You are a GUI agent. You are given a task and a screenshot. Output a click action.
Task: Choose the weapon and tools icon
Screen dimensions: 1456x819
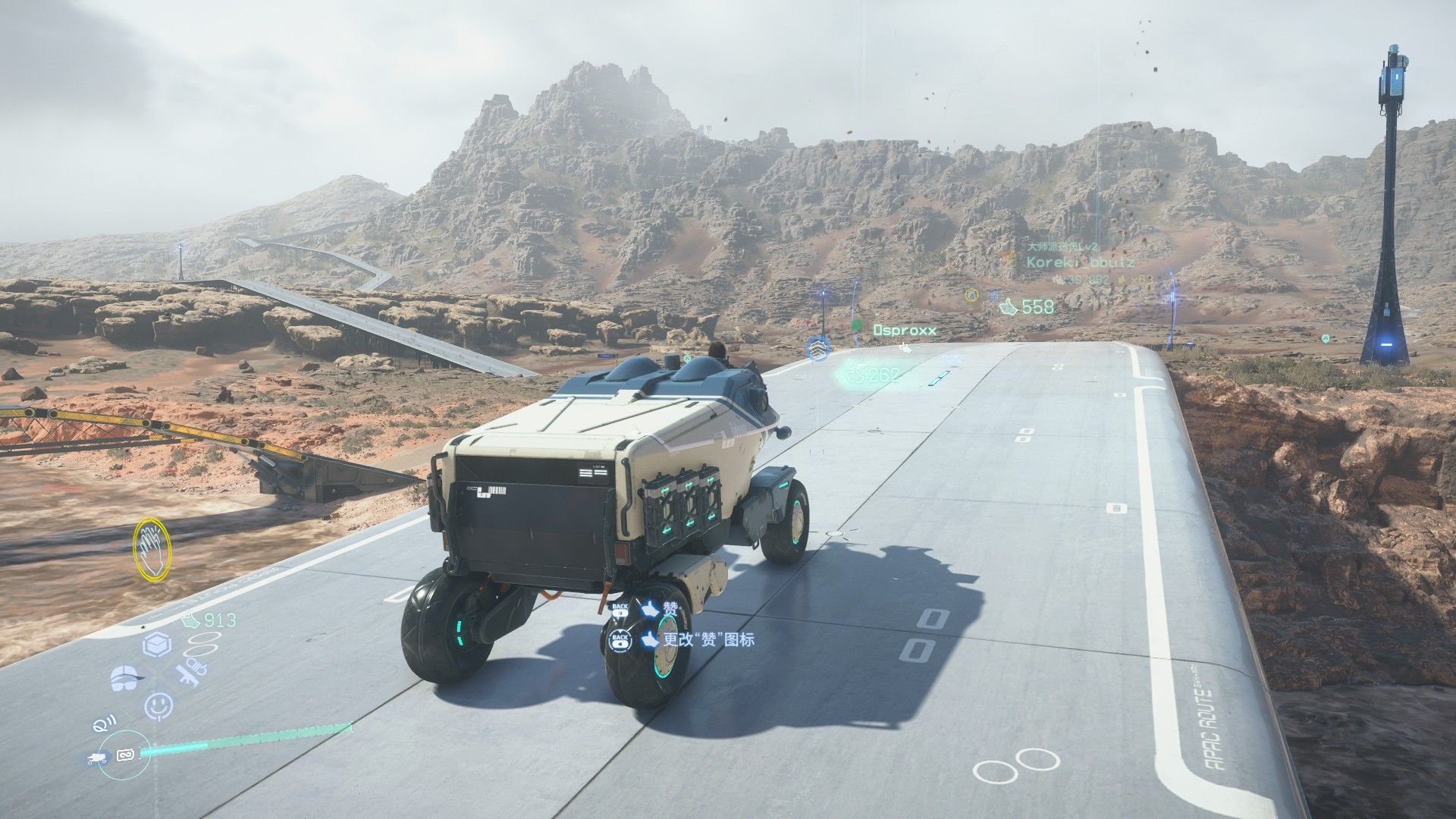point(188,674)
